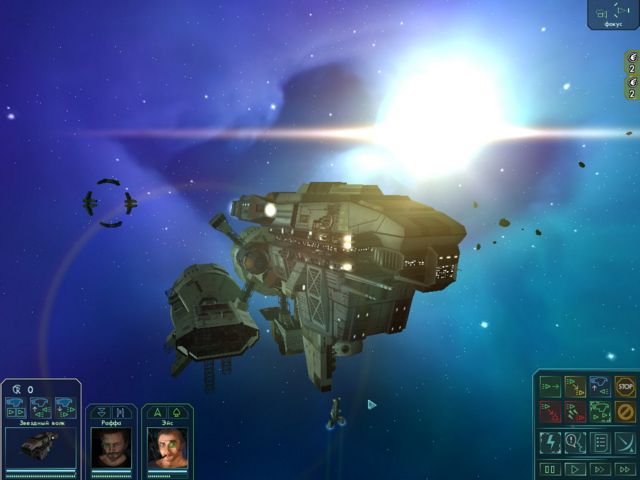Activate the lightning bolt ability button
The height and width of the screenshot is (480, 640).
point(550,441)
